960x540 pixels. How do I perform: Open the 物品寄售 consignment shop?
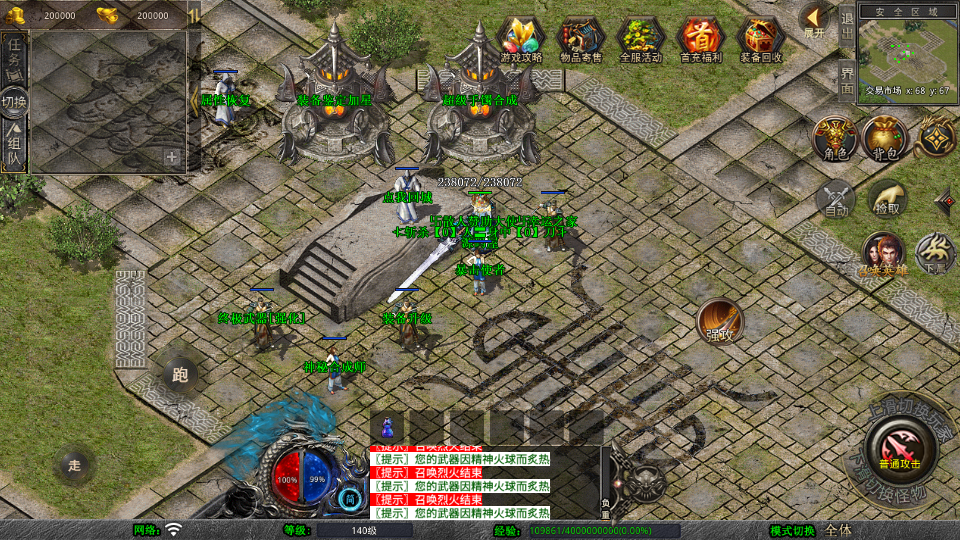coord(581,39)
